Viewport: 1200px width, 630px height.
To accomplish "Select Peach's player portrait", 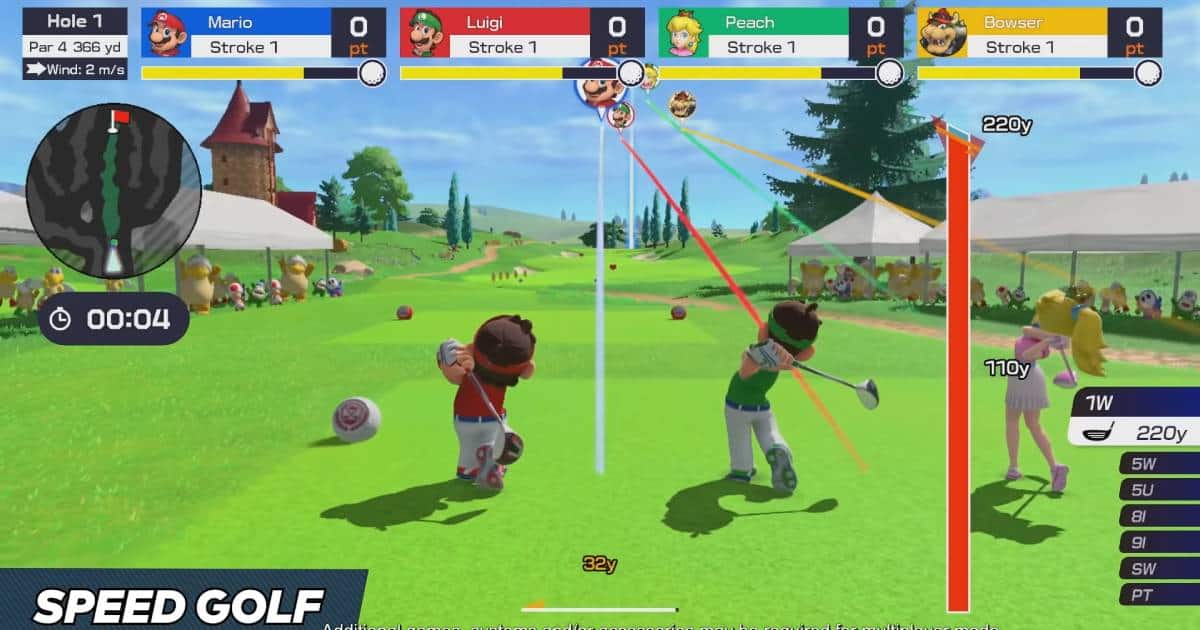I will (x=683, y=33).
